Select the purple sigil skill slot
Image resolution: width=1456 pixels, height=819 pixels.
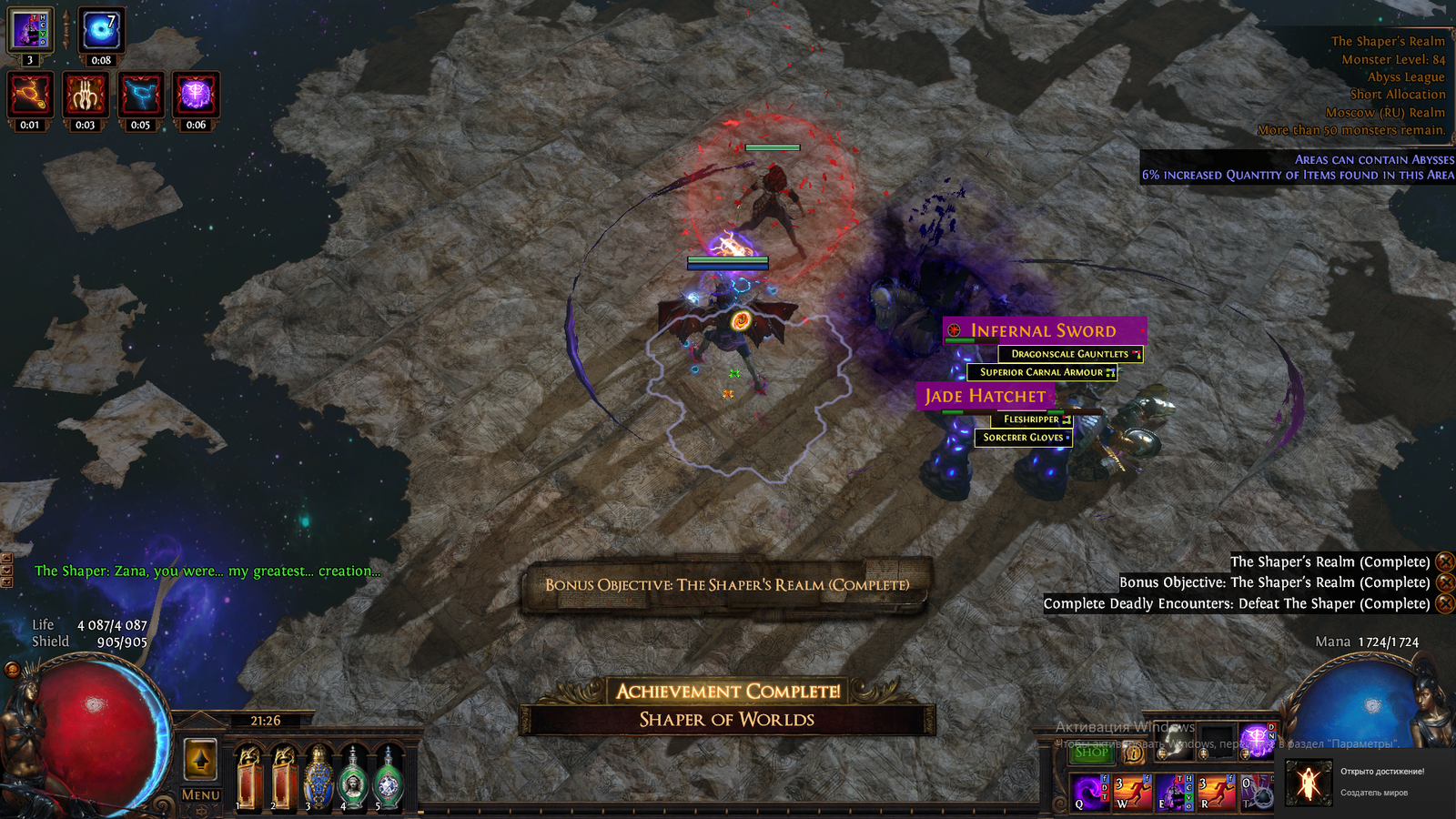pyautogui.click(x=1257, y=740)
